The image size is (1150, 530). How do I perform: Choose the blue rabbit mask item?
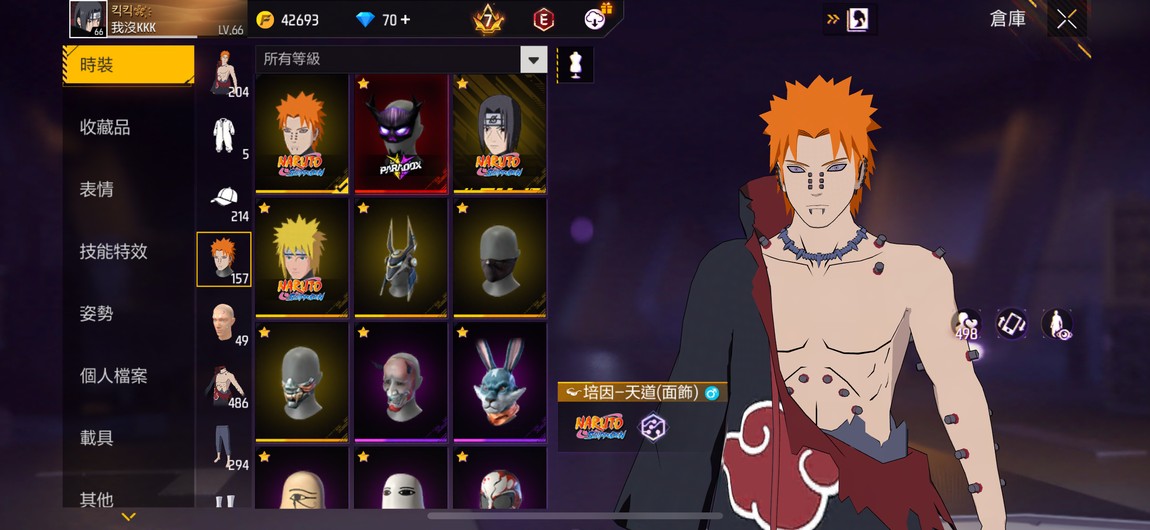click(500, 381)
